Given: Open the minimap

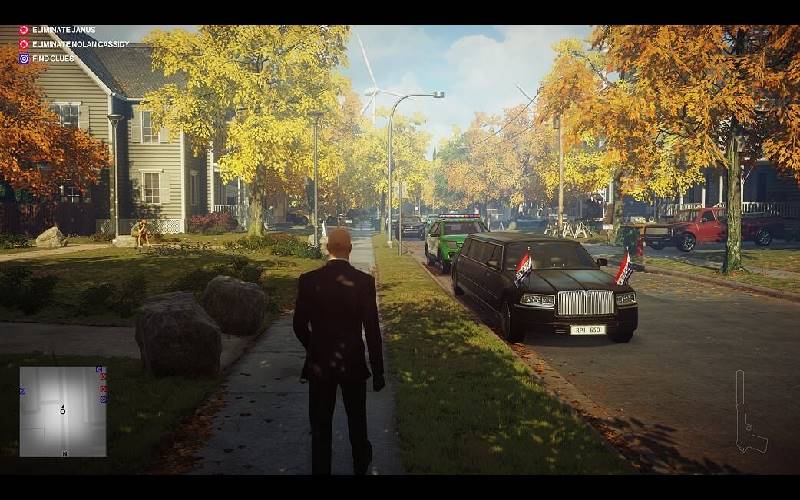Looking at the screenshot, I should [62, 411].
